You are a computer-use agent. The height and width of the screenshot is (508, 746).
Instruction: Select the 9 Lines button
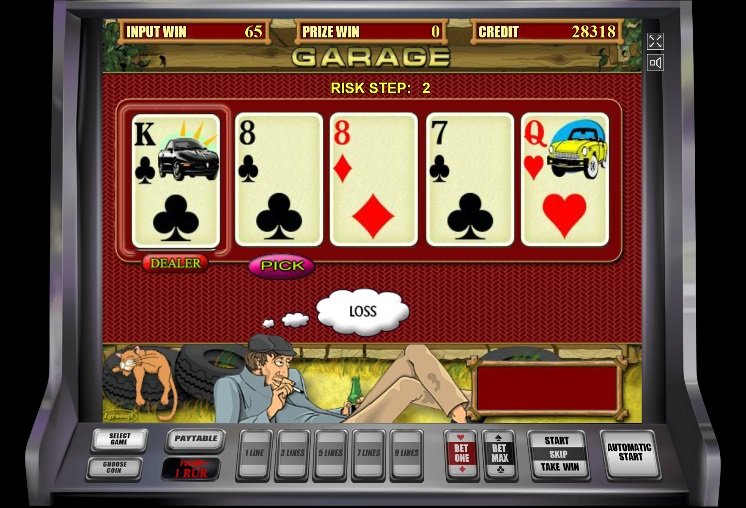coord(406,456)
